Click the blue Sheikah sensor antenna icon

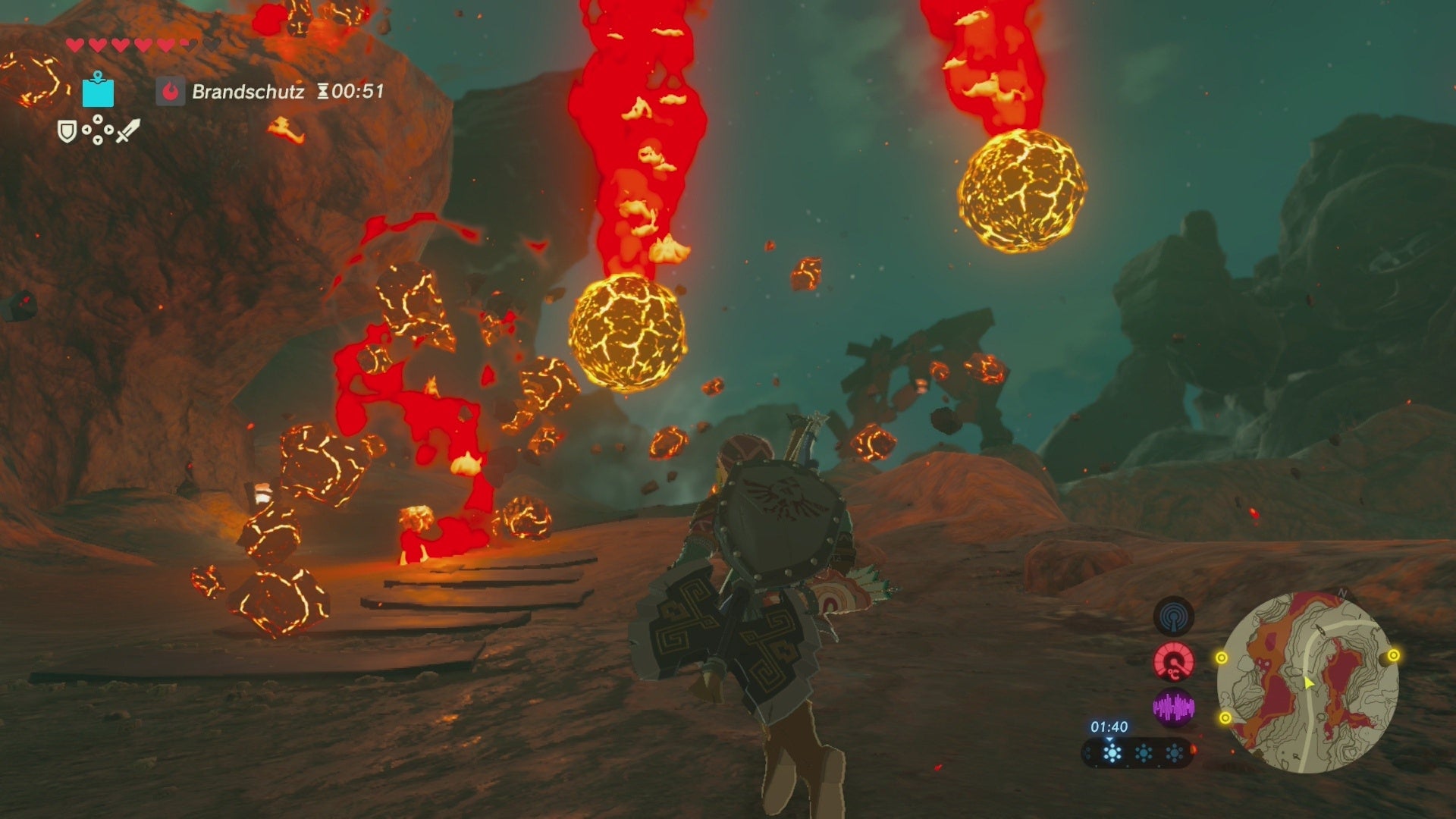tap(1172, 617)
